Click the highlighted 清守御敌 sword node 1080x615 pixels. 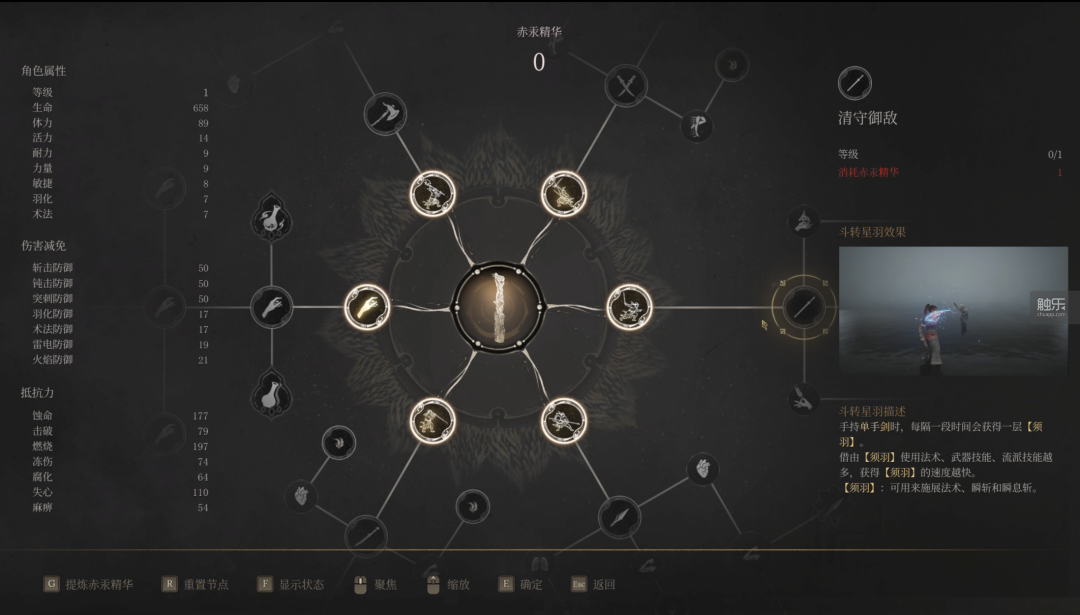click(802, 307)
